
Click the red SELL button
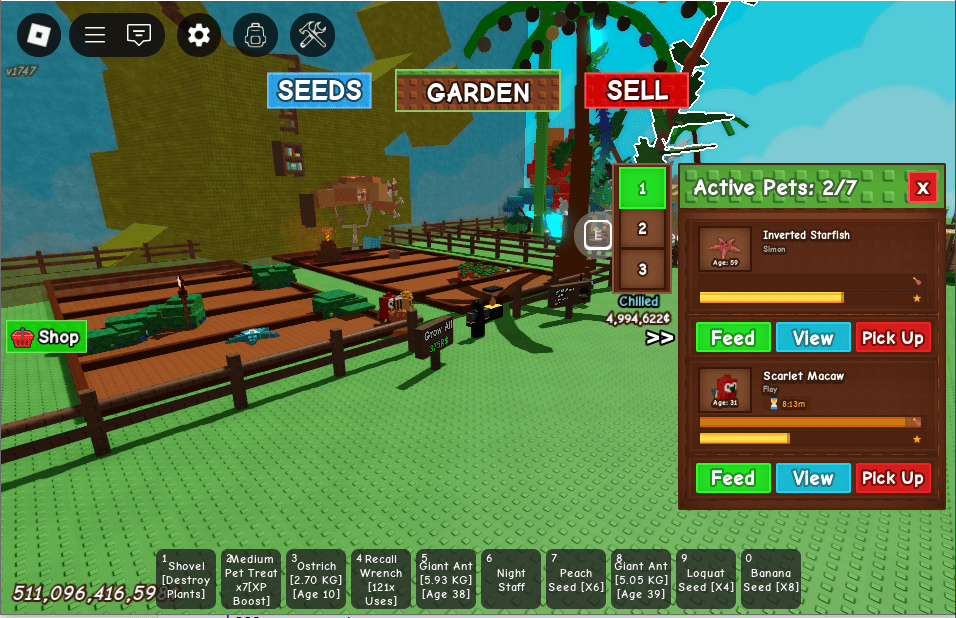point(637,91)
